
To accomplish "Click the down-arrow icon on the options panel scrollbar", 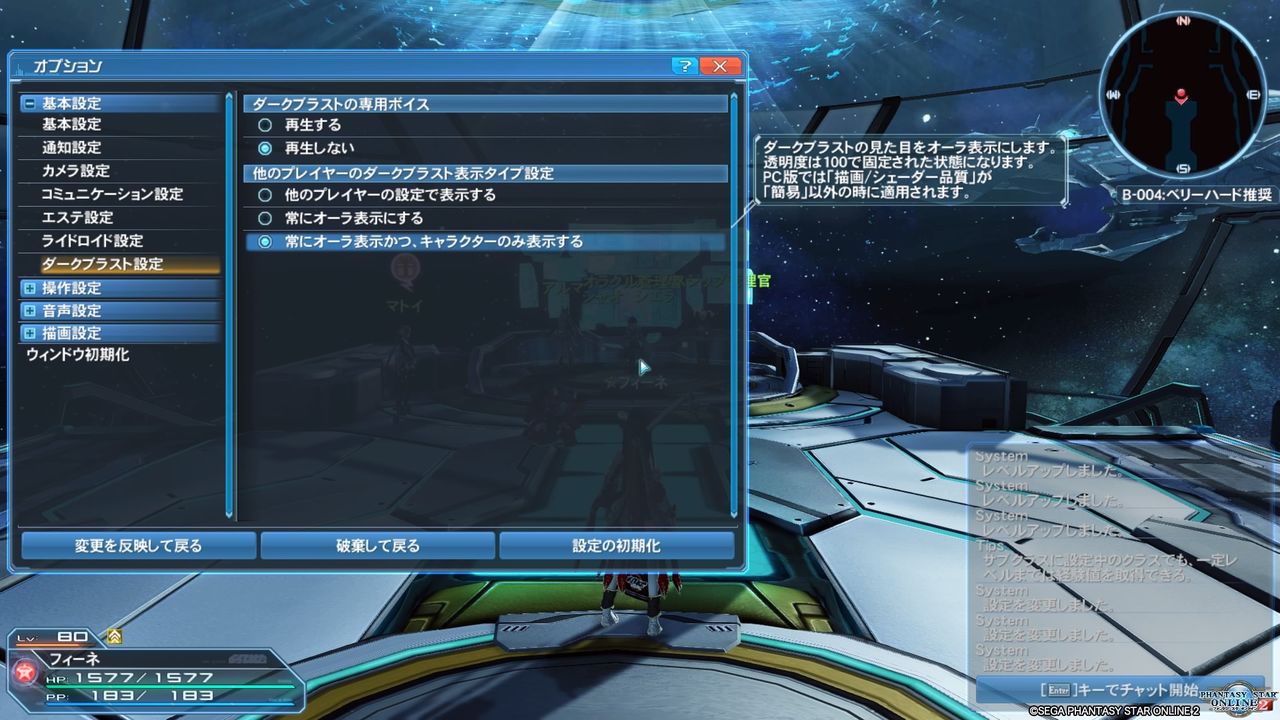I will tap(733, 516).
